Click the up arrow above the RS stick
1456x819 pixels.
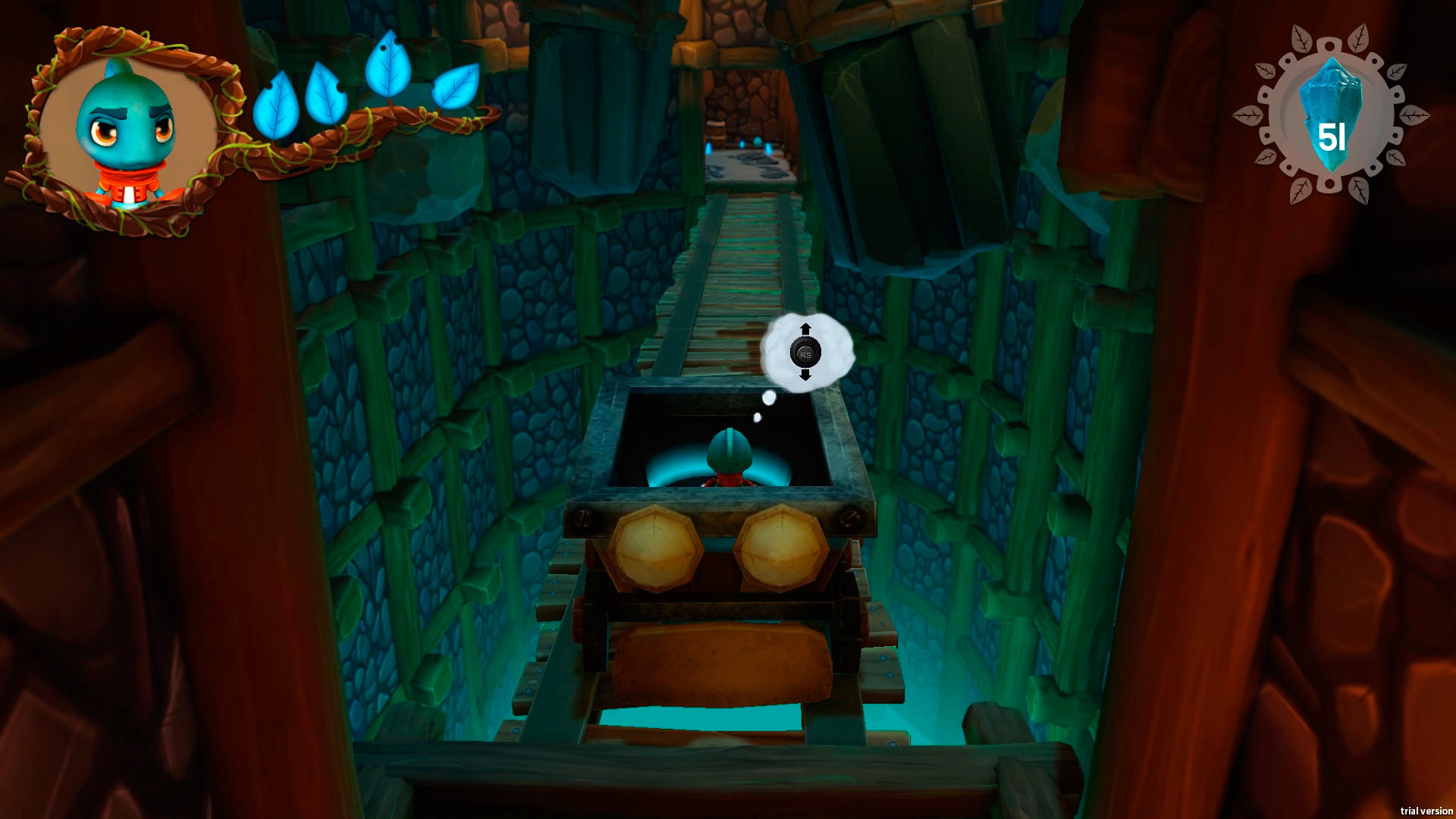click(806, 328)
